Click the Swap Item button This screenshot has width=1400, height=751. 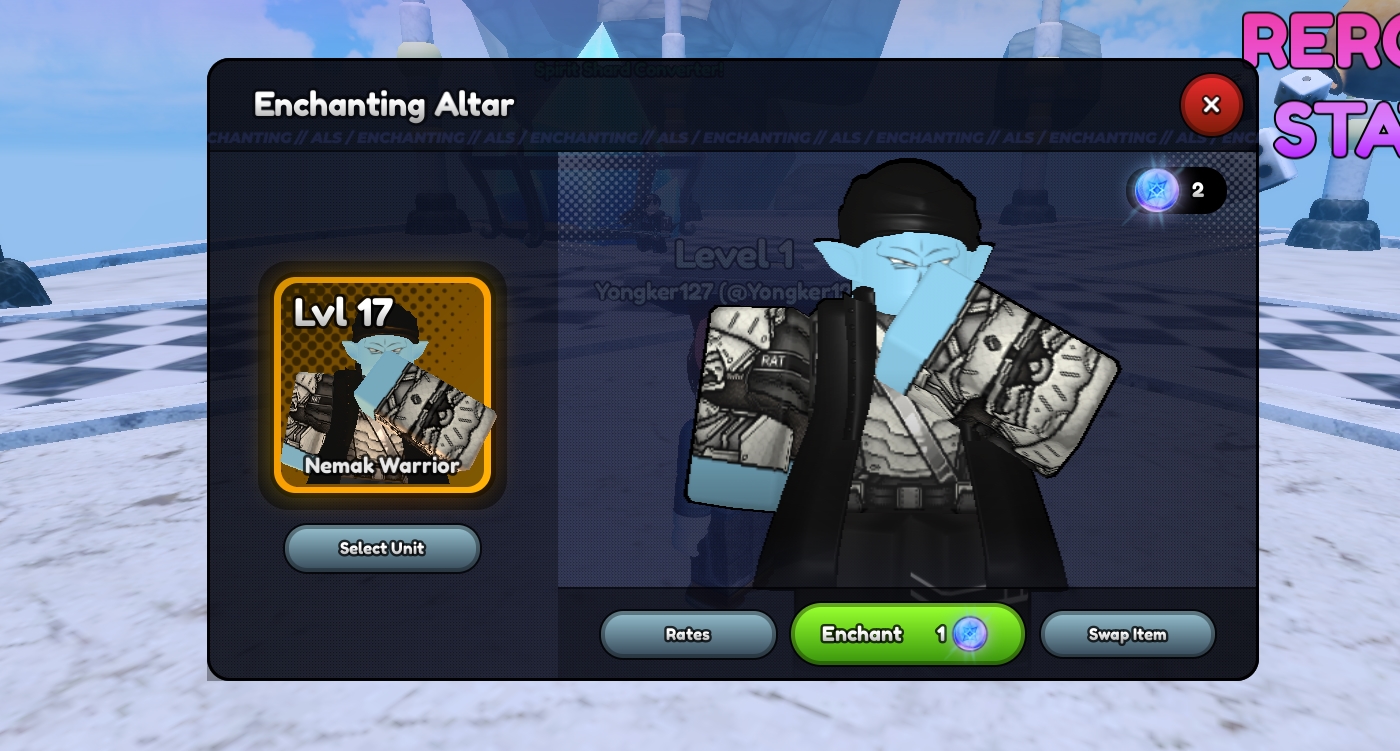(1127, 634)
